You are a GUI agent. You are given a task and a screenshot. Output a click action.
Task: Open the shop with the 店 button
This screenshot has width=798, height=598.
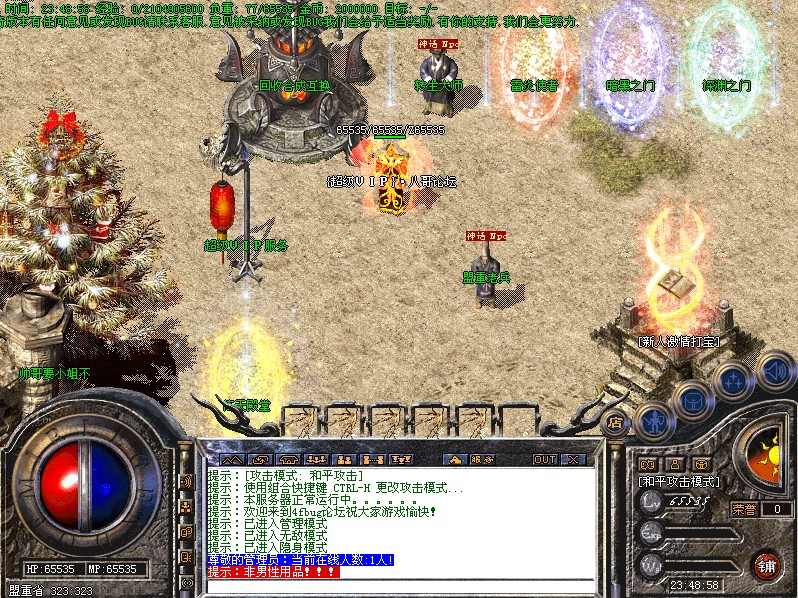[616, 423]
